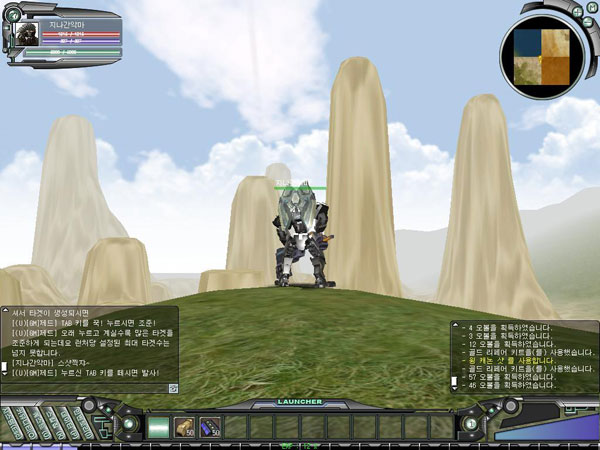Click round button left of hotbar
The height and width of the screenshot is (450, 600).
[x=129, y=424]
